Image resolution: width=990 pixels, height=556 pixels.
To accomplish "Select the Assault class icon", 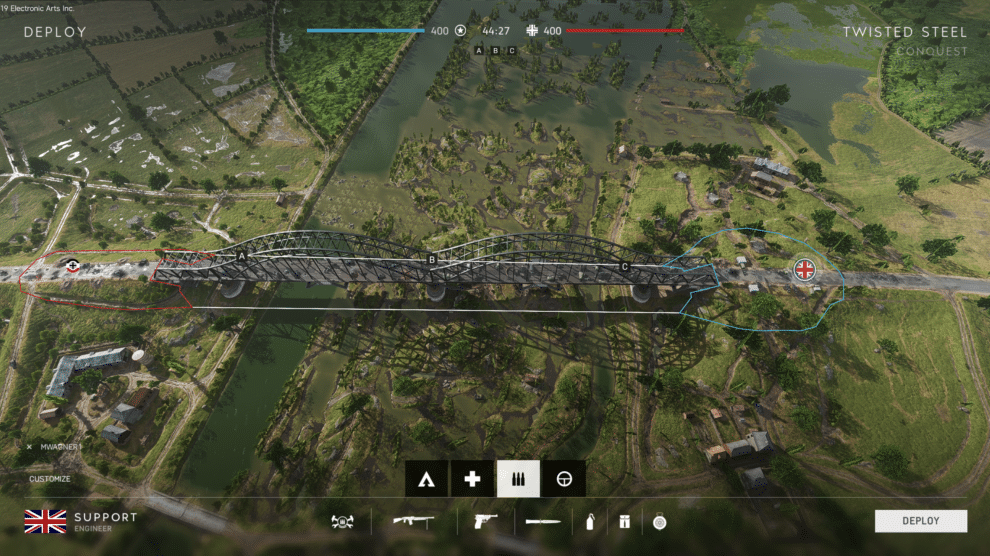I will pos(426,479).
